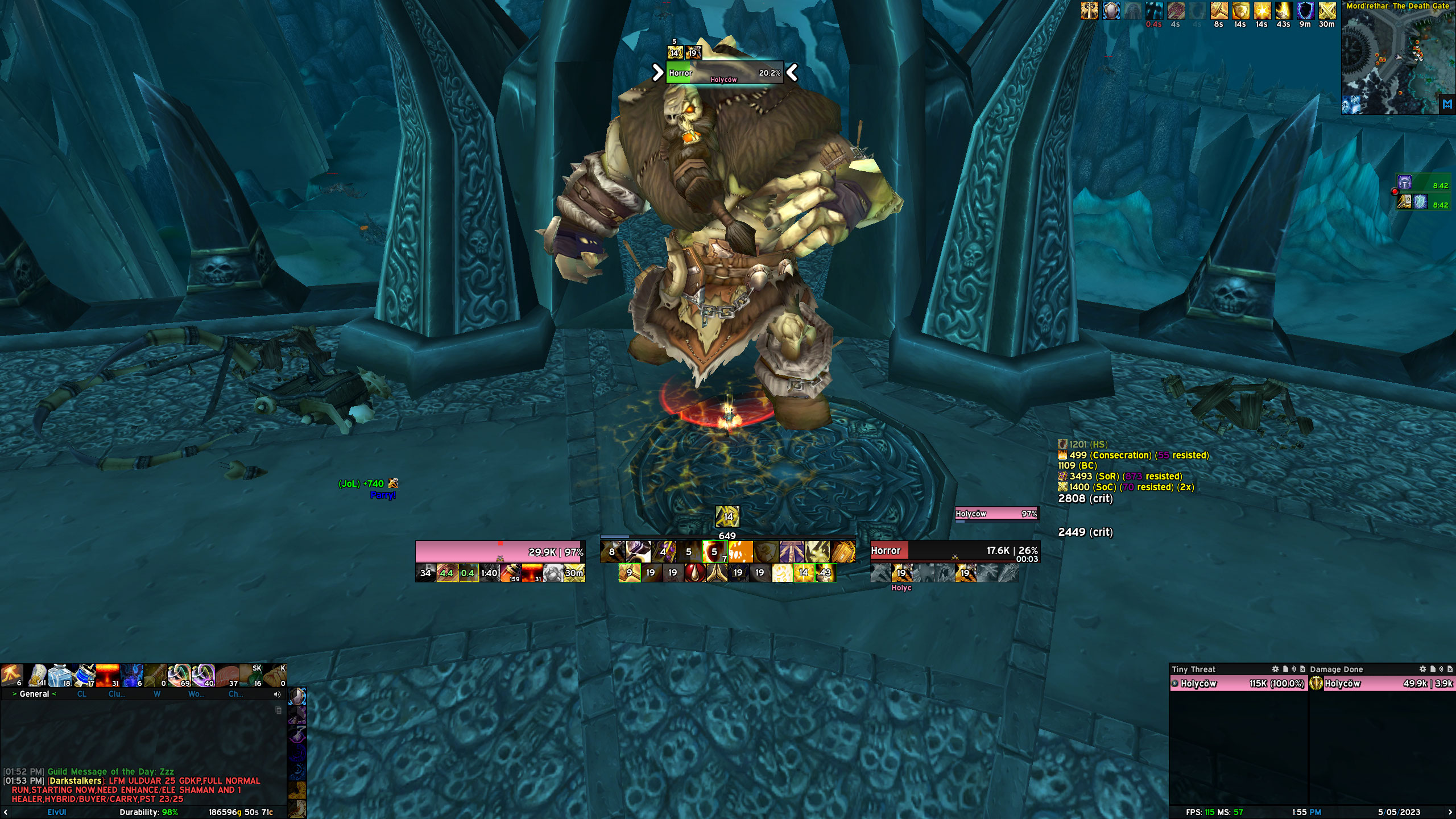1456x819 pixels.
Task: Click the Durability datatext readout
Action: [x=148, y=812]
